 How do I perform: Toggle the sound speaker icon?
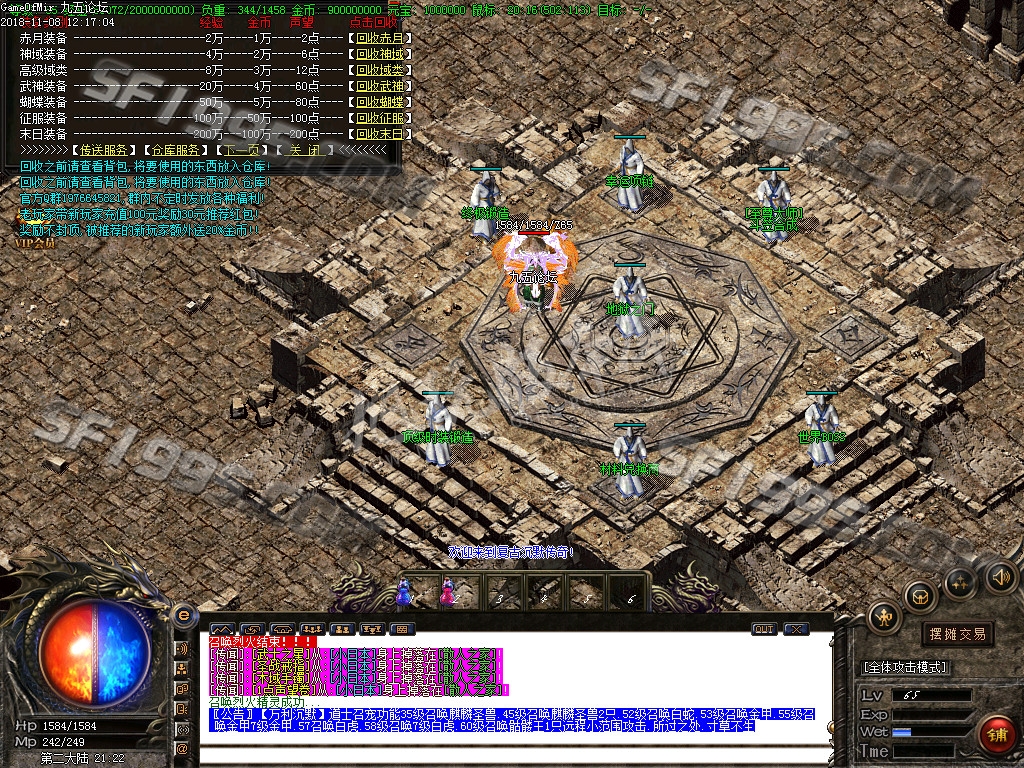[x=1001, y=577]
